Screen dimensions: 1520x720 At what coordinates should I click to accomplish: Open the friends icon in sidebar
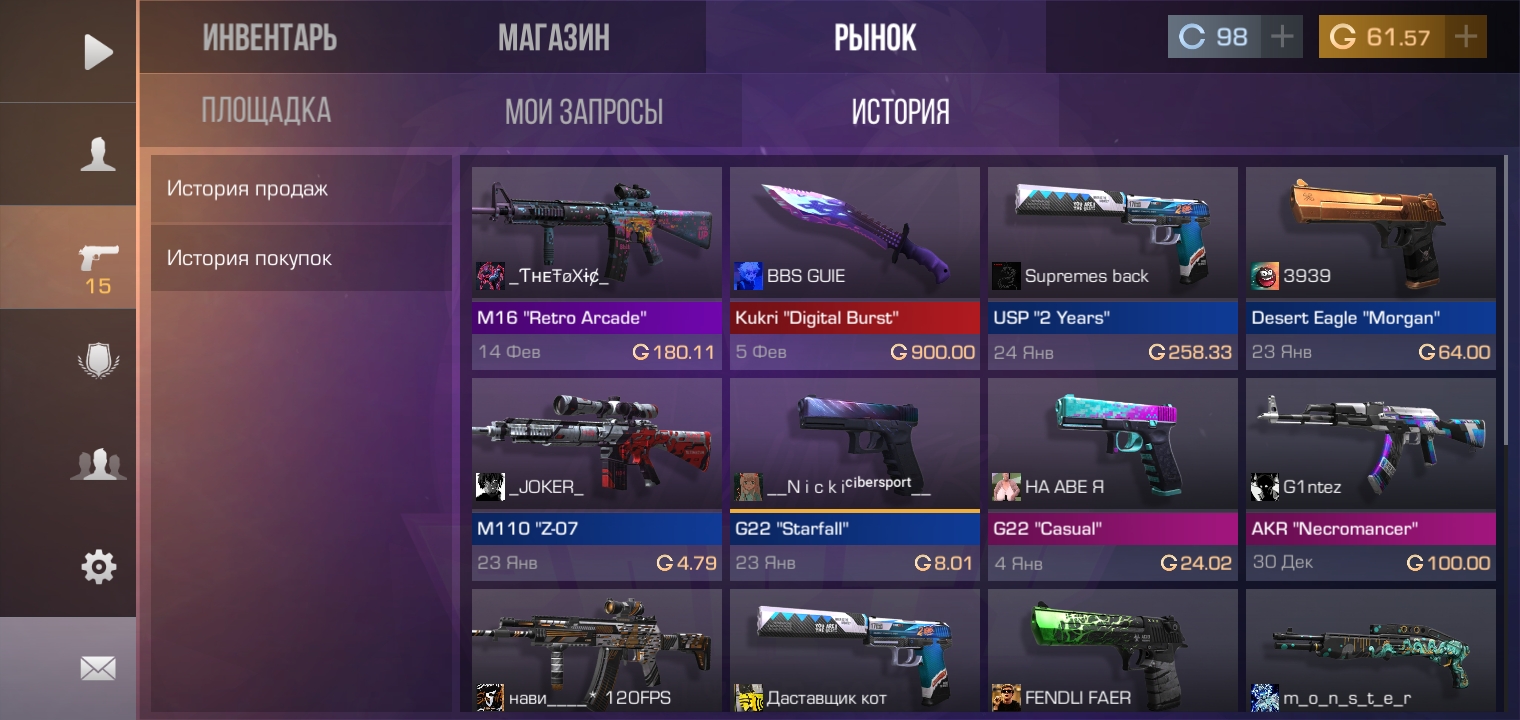pyautogui.click(x=97, y=463)
